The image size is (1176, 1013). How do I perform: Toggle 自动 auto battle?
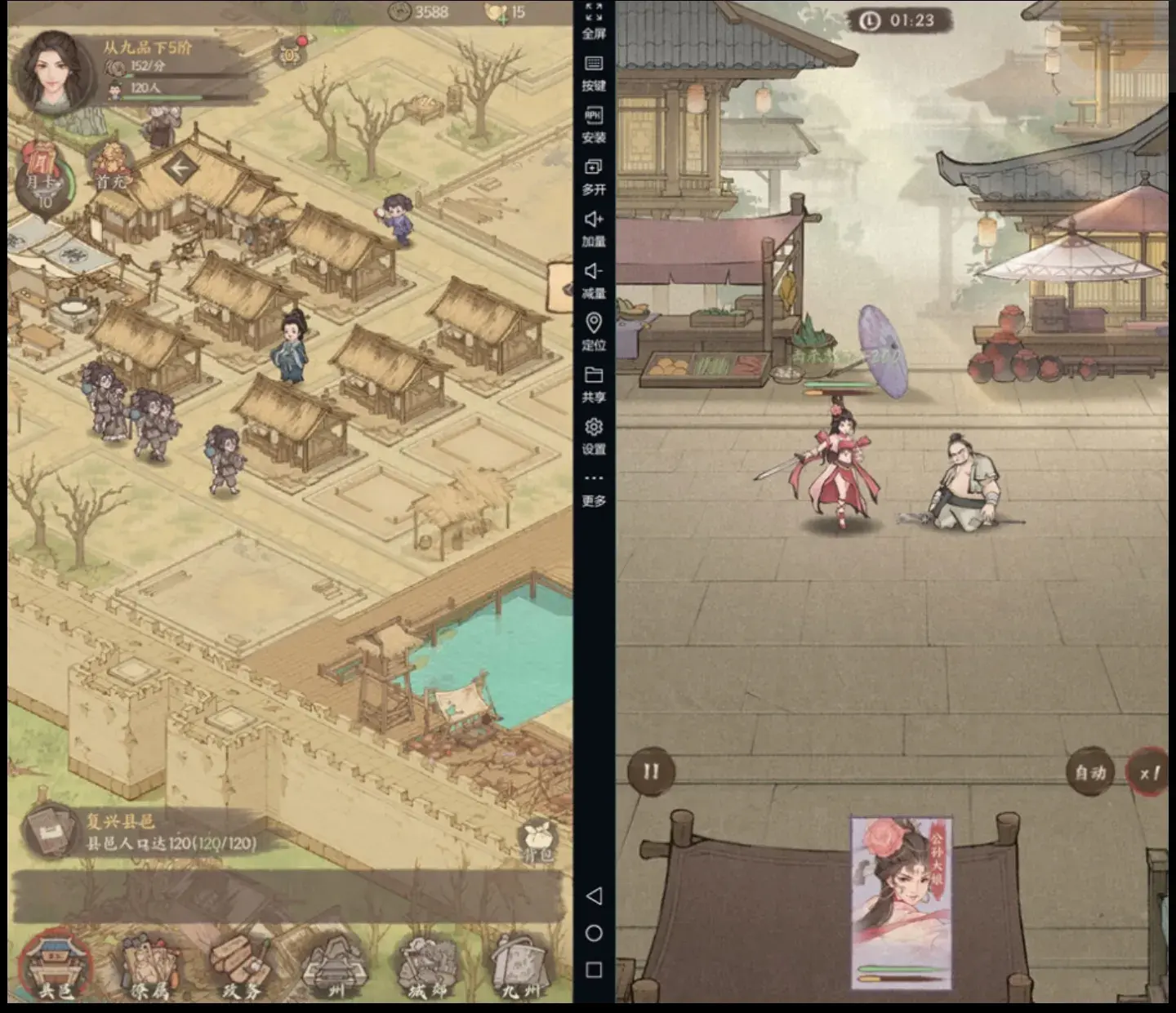coord(1090,772)
